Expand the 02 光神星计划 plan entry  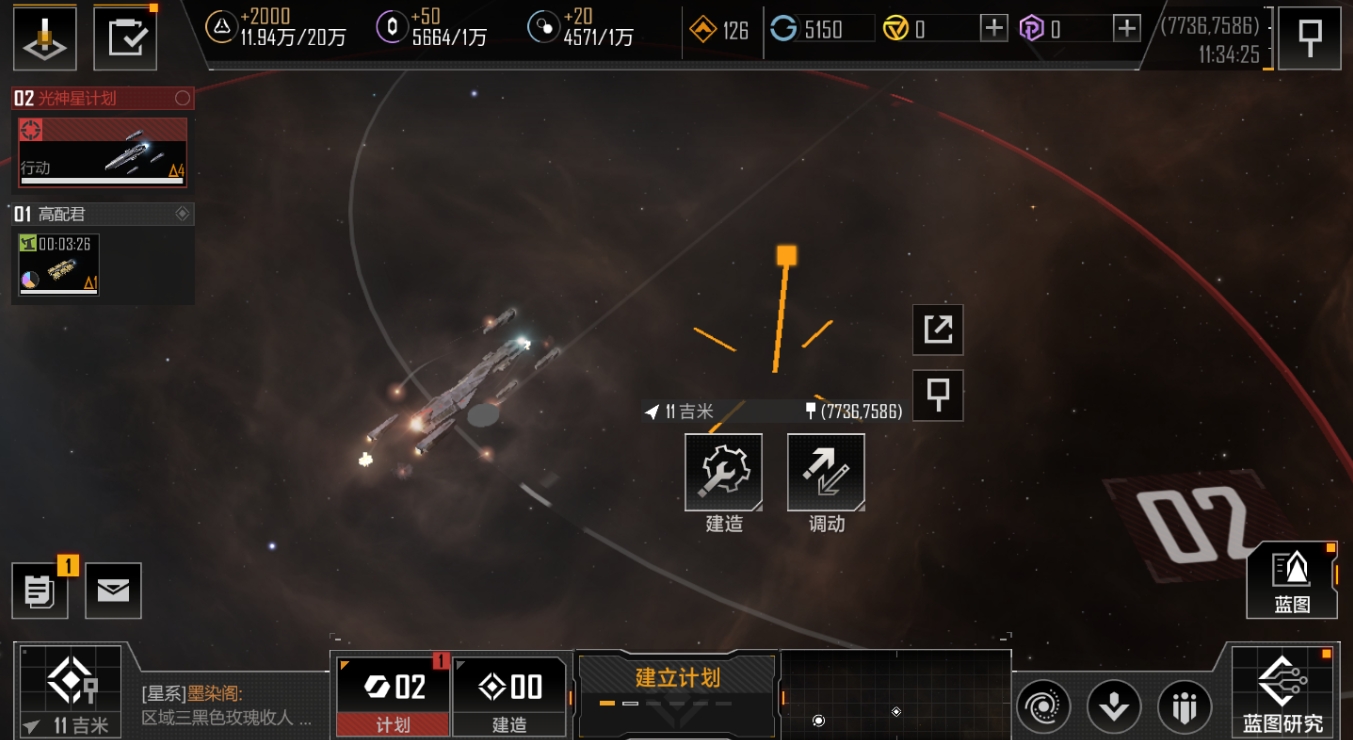pos(102,99)
